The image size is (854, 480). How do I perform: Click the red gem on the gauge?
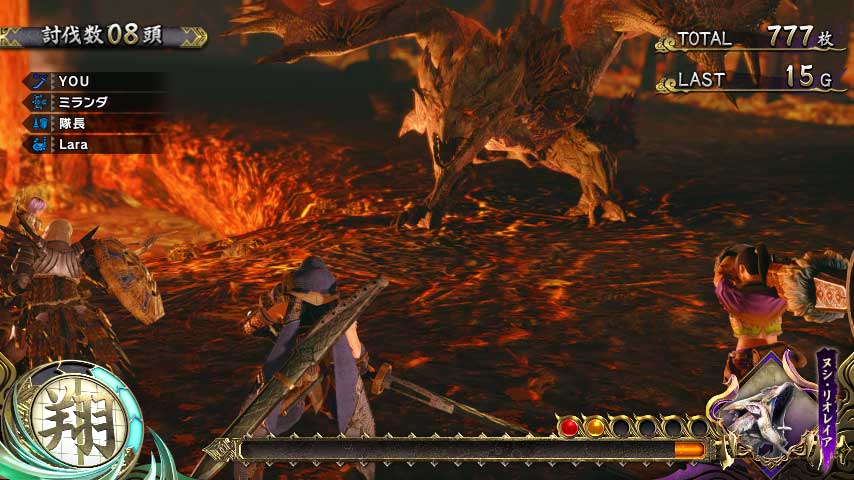pos(570,427)
